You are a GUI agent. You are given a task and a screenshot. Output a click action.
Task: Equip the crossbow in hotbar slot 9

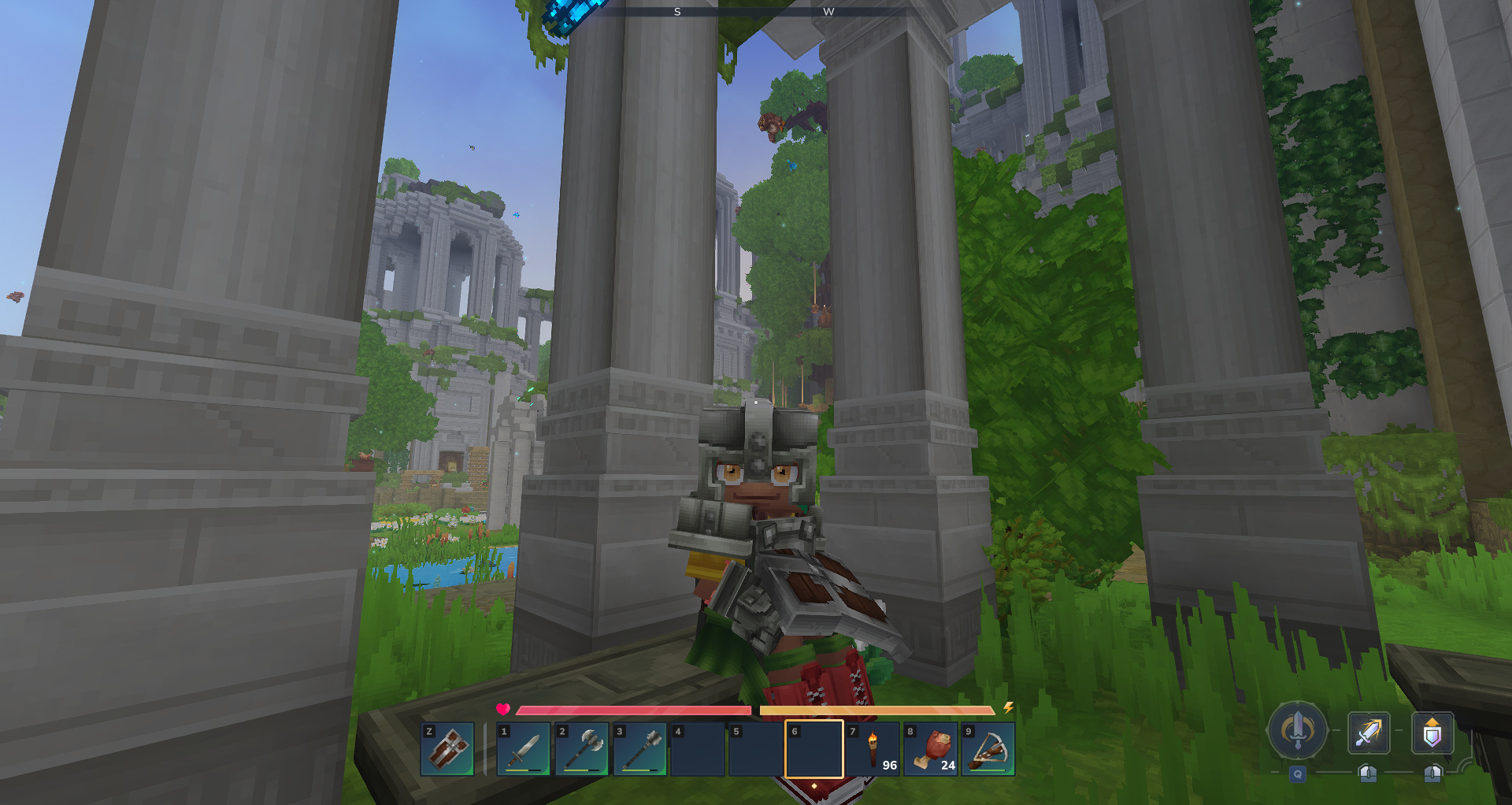point(988,749)
